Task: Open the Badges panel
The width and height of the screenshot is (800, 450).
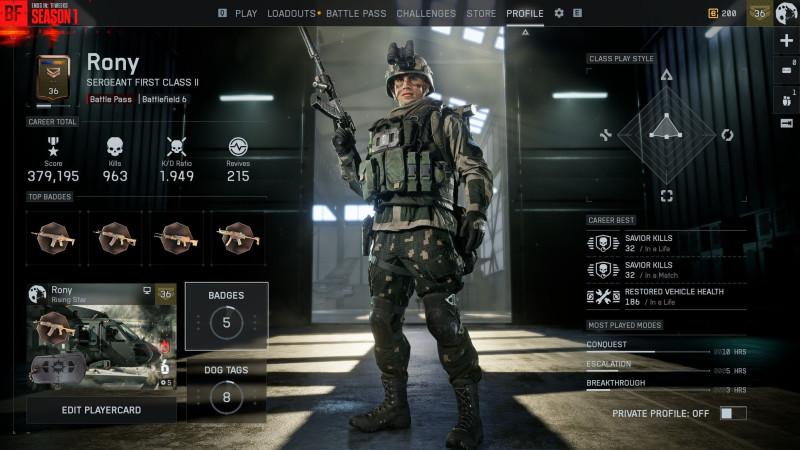Action: [x=226, y=315]
